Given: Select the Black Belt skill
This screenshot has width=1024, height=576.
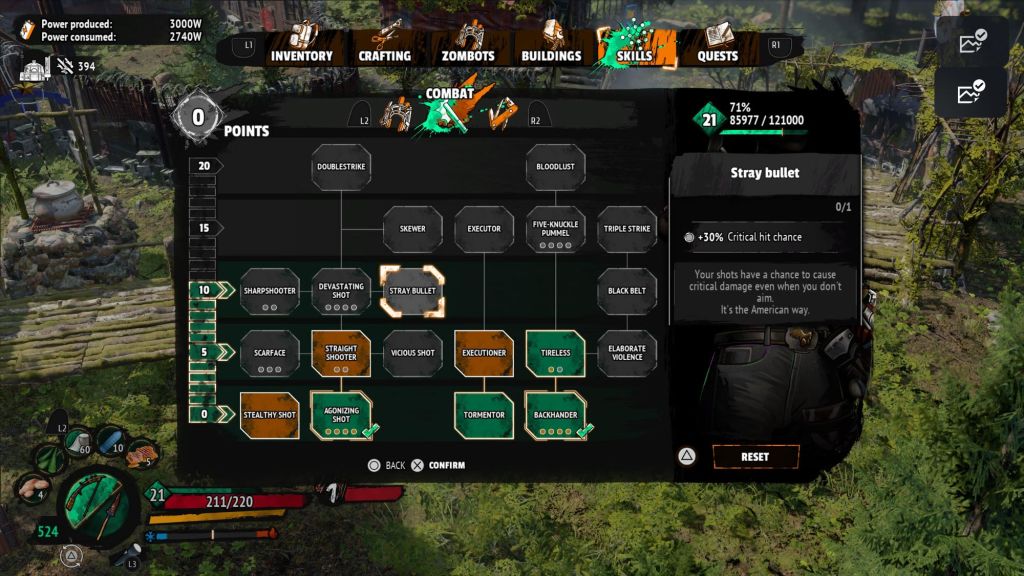Looking at the screenshot, I should point(627,291).
